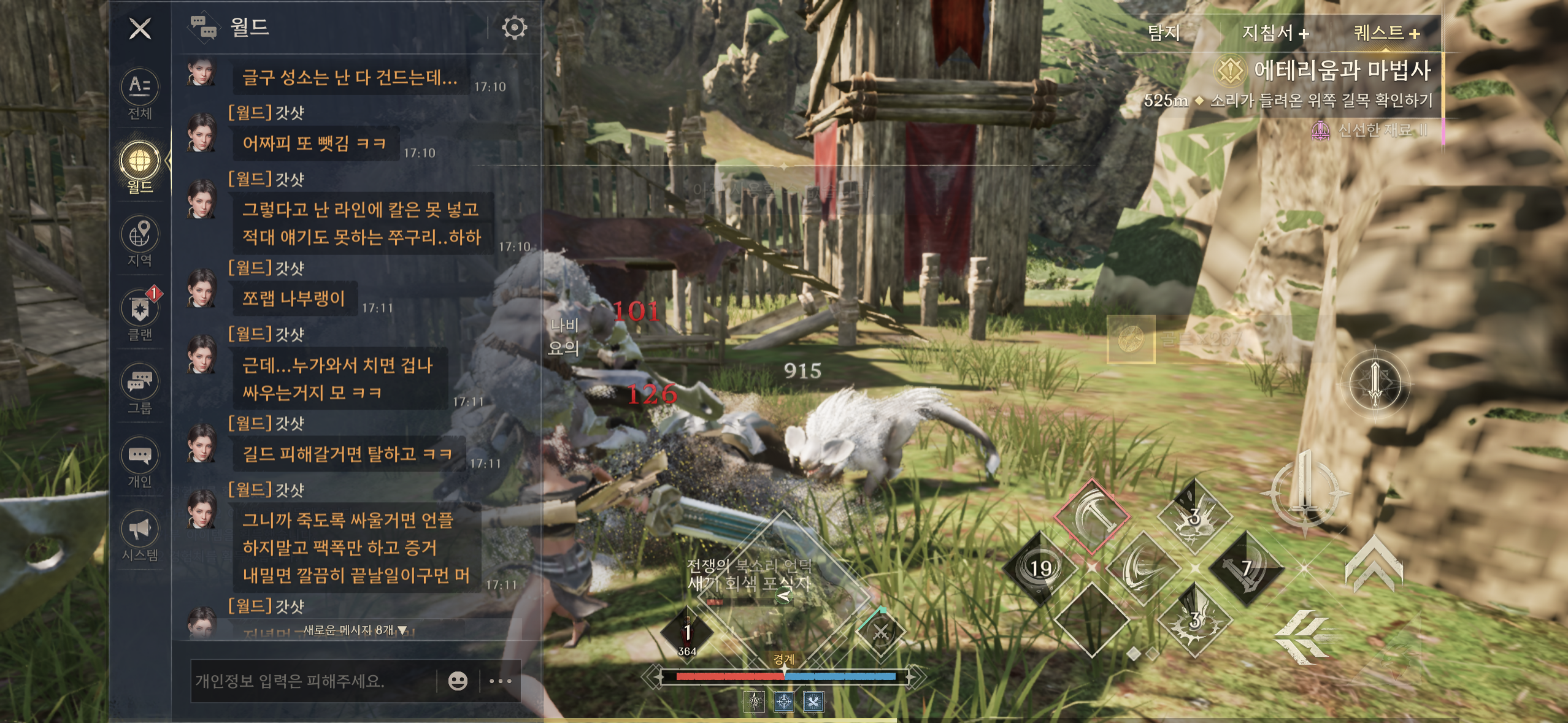The height and width of the screenshot is (723, 1568).
Task: View the 시스템 message tab
Action: [140, 535]
